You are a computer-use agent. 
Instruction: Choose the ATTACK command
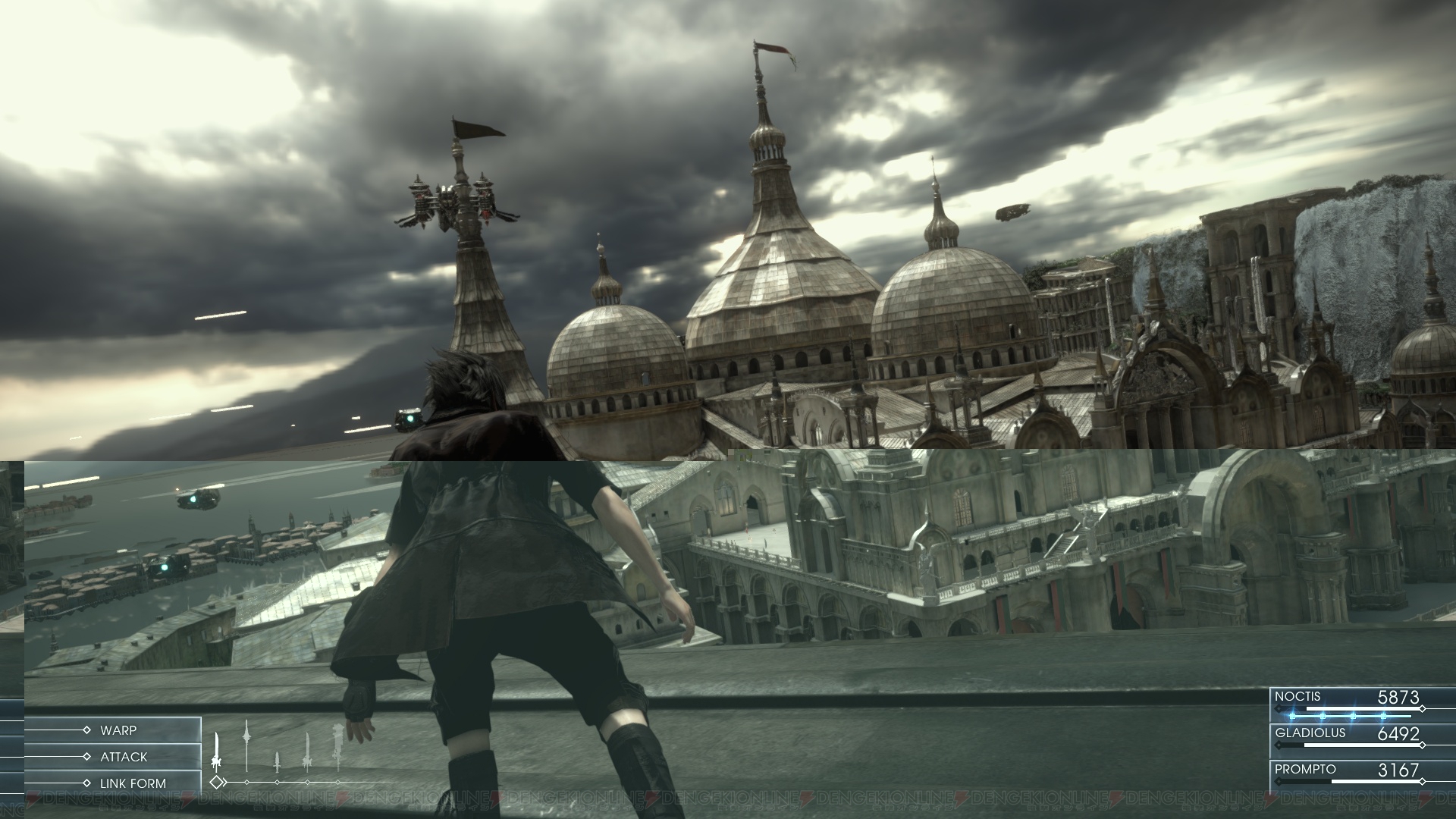coord(124,757)
